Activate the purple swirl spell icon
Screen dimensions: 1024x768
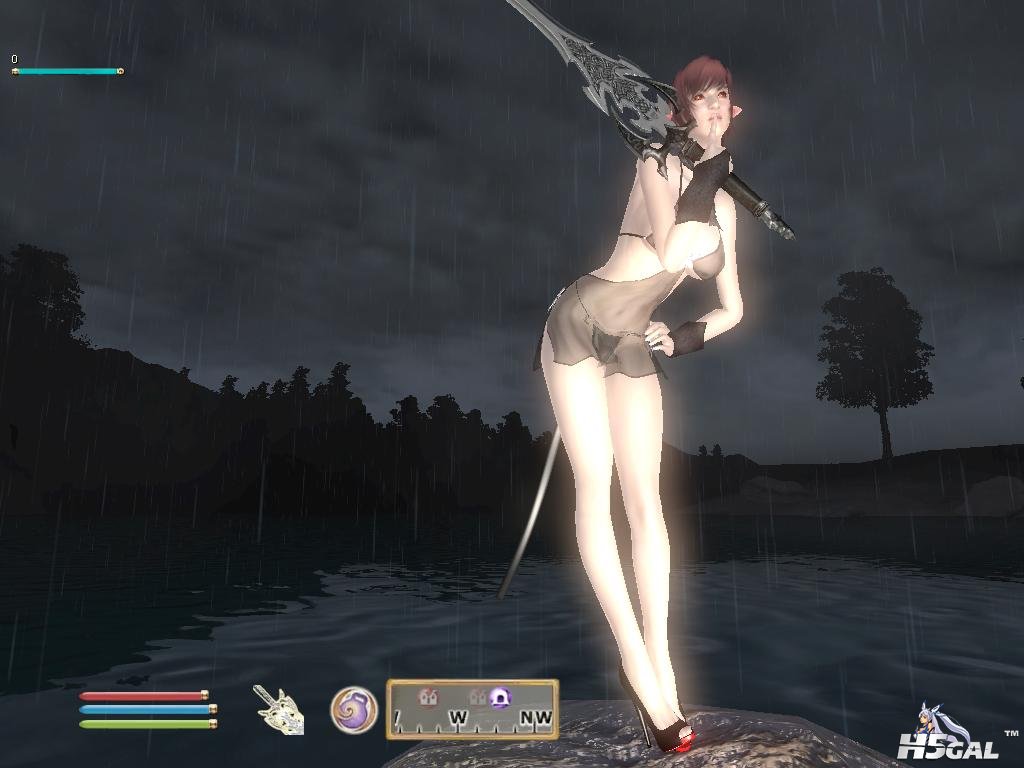tap(354, 710)
